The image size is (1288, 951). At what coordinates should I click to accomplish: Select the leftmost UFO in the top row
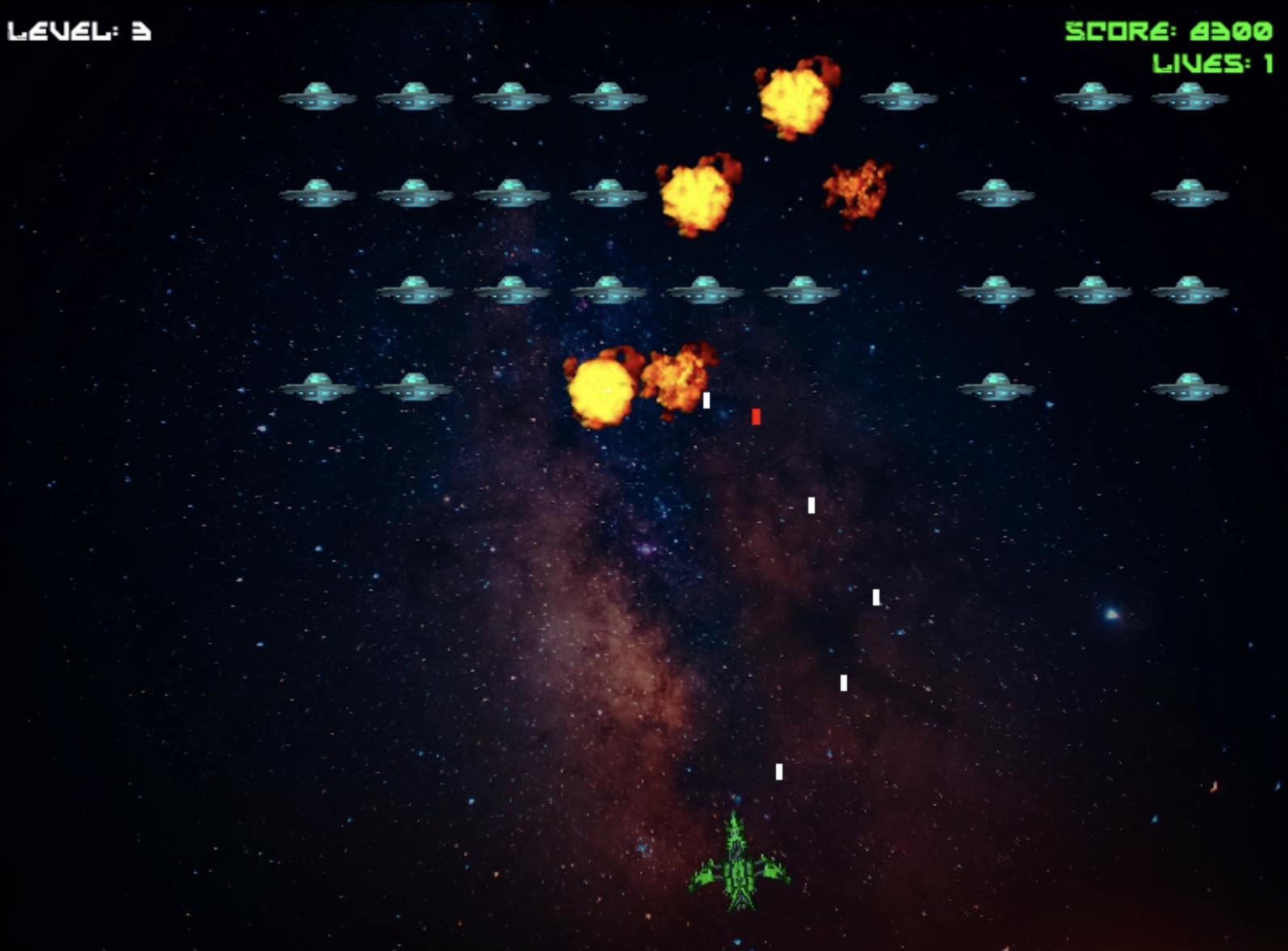tap(317, 97)
